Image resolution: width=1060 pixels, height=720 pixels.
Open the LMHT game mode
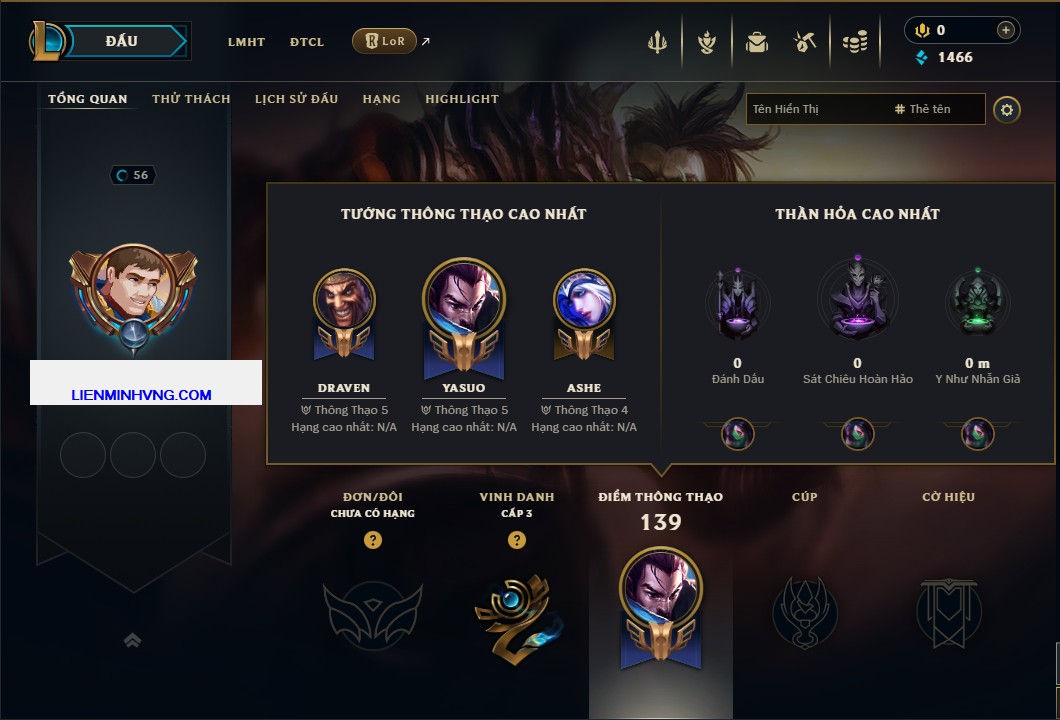point(246,42)
